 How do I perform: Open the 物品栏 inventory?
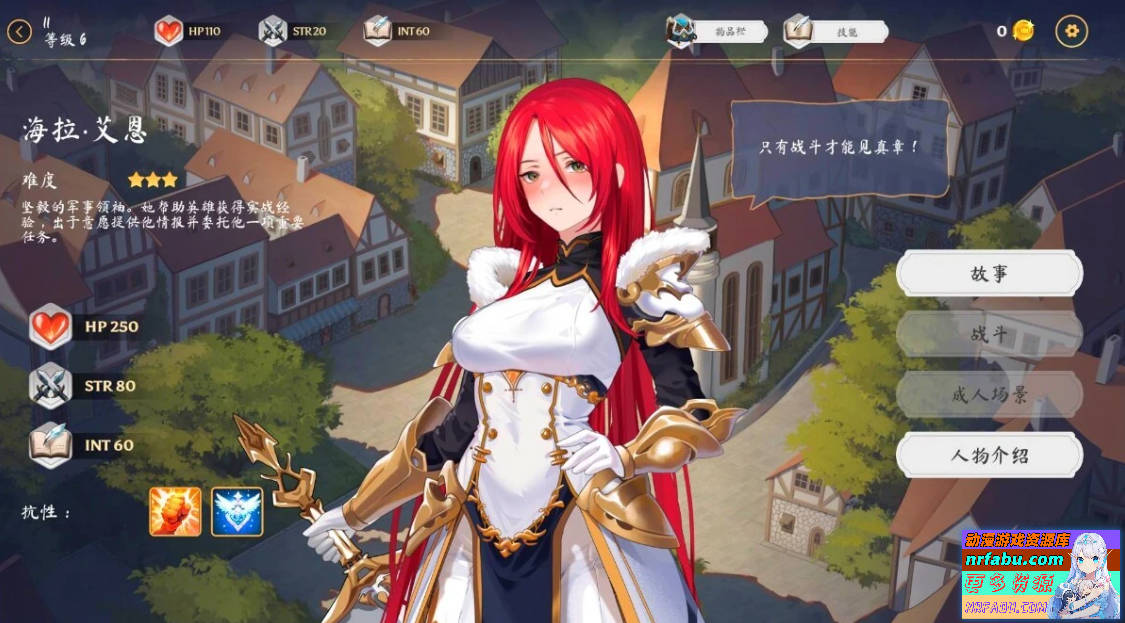click(x=717, y=32)
